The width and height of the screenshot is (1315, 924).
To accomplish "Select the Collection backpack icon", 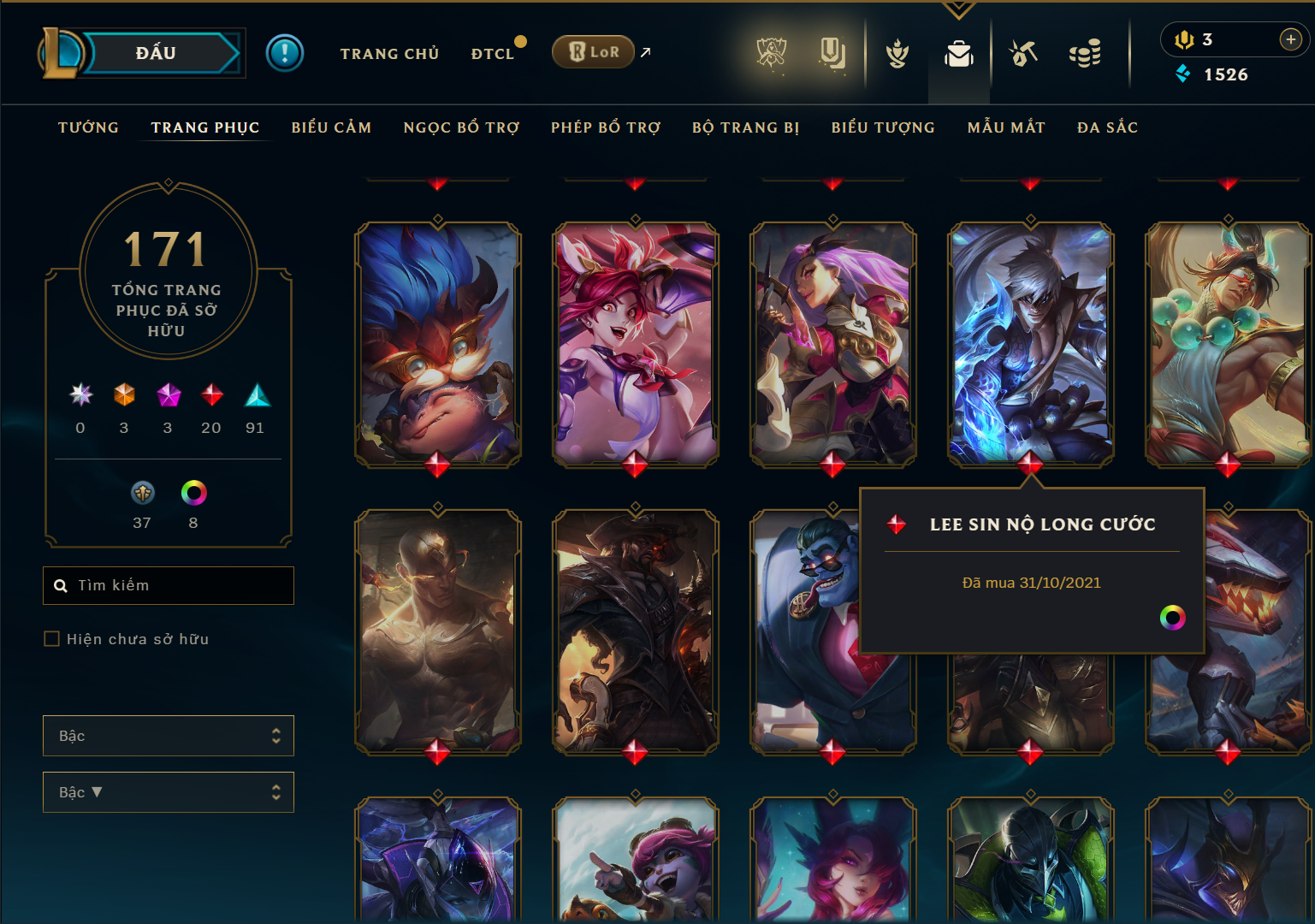I will click(958, 53).
